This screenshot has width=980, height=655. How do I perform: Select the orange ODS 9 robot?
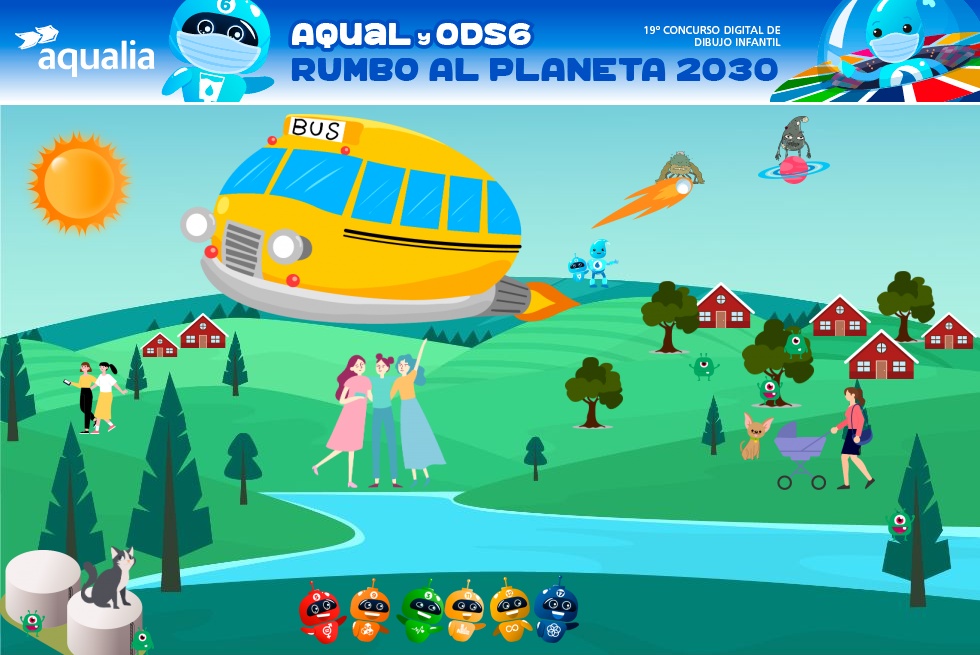coord(370,611)
